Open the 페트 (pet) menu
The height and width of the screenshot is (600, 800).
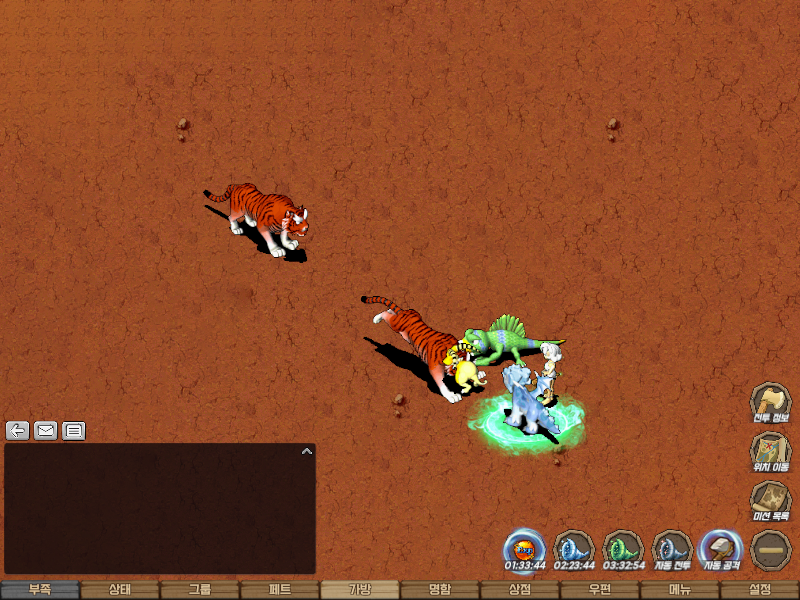(280, 590)
